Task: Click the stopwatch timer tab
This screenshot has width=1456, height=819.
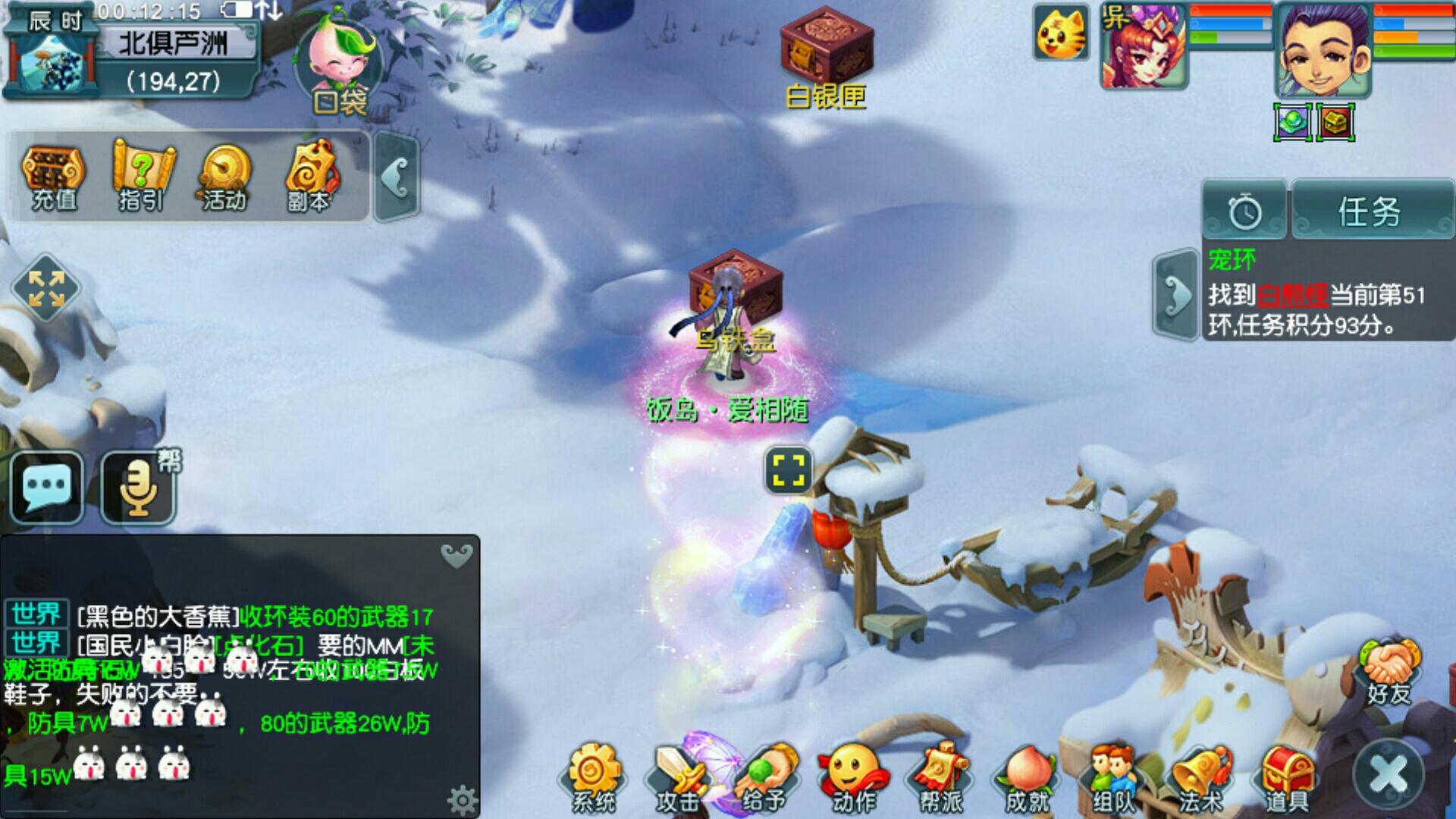Action: pyautogui.click(x=1244, y=212)
